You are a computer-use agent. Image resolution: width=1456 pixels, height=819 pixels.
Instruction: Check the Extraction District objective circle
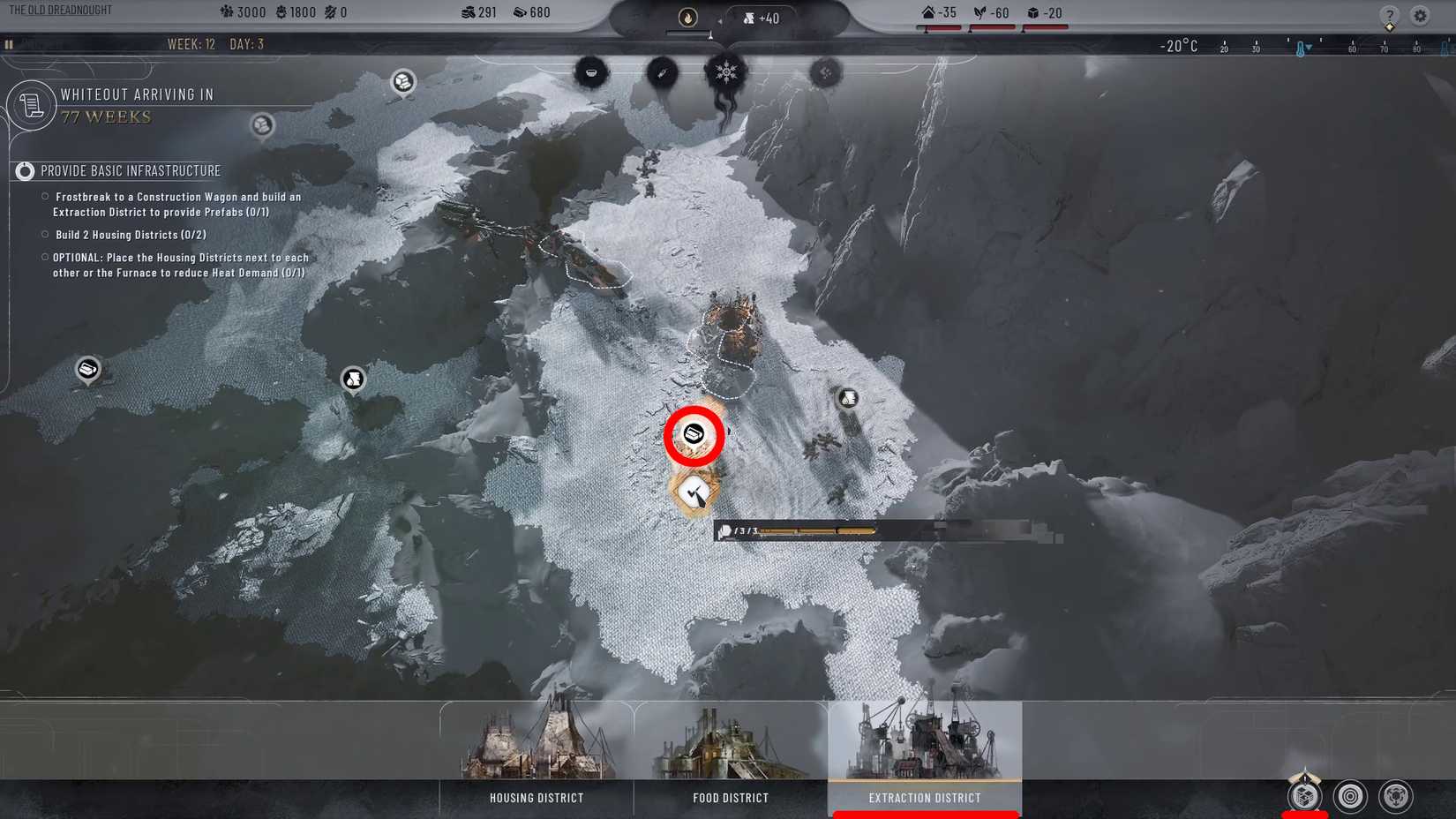pos(44,196)
